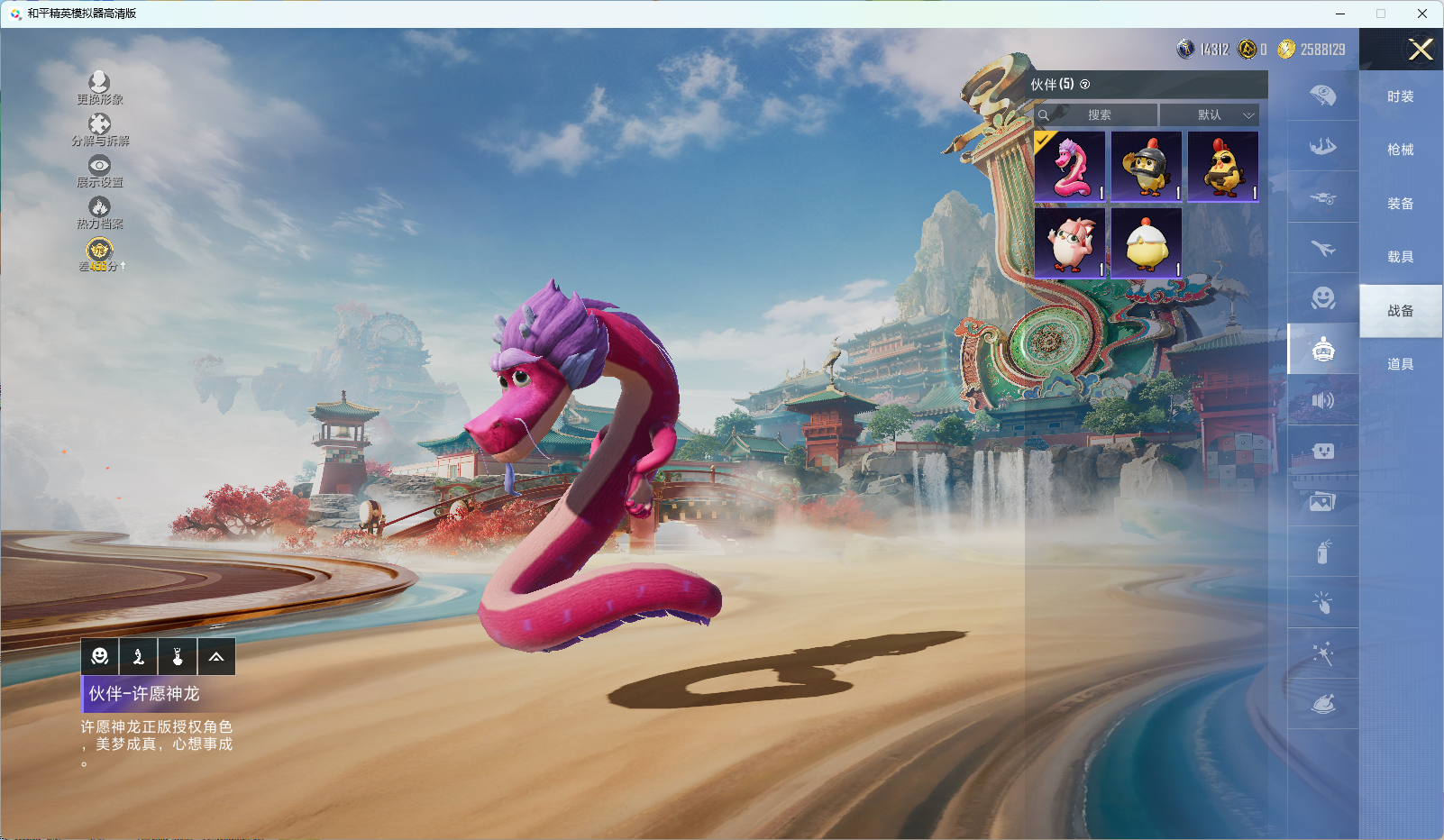Choose the helmeted chick companion
Image resolution: width=1444 pixels, height=840 pixels.
[1147, 167]
